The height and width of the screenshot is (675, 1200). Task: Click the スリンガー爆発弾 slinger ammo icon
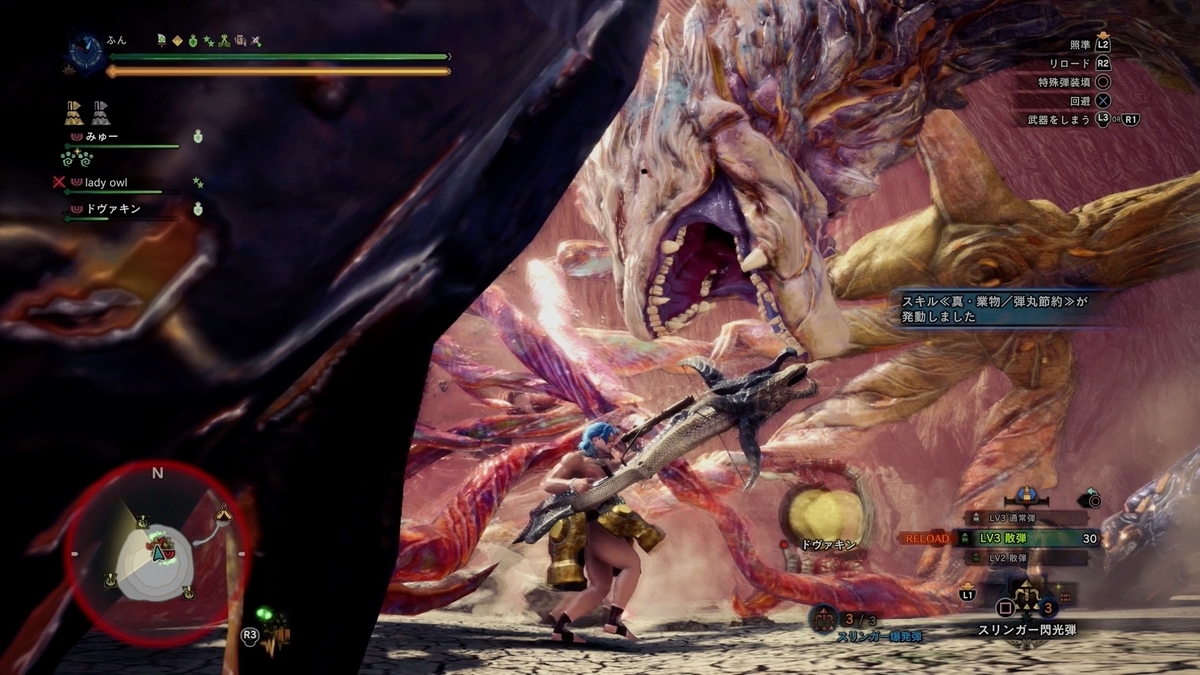coord(824,619)
